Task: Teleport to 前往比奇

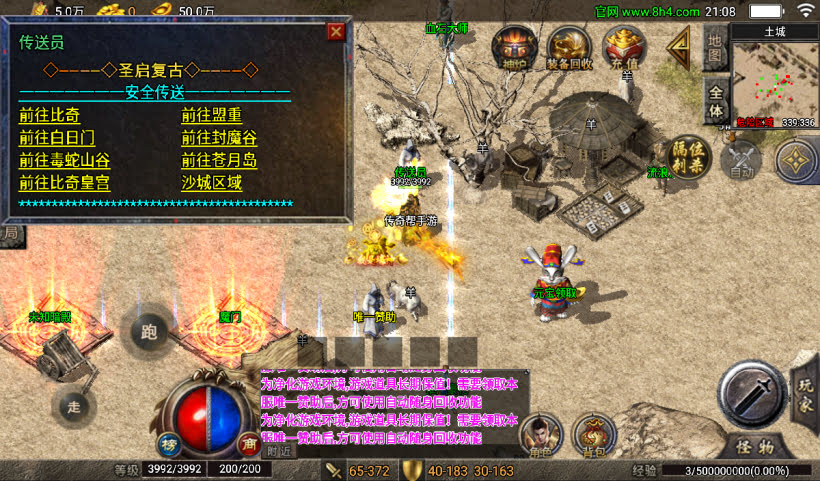Action: [x=49, y=115]
